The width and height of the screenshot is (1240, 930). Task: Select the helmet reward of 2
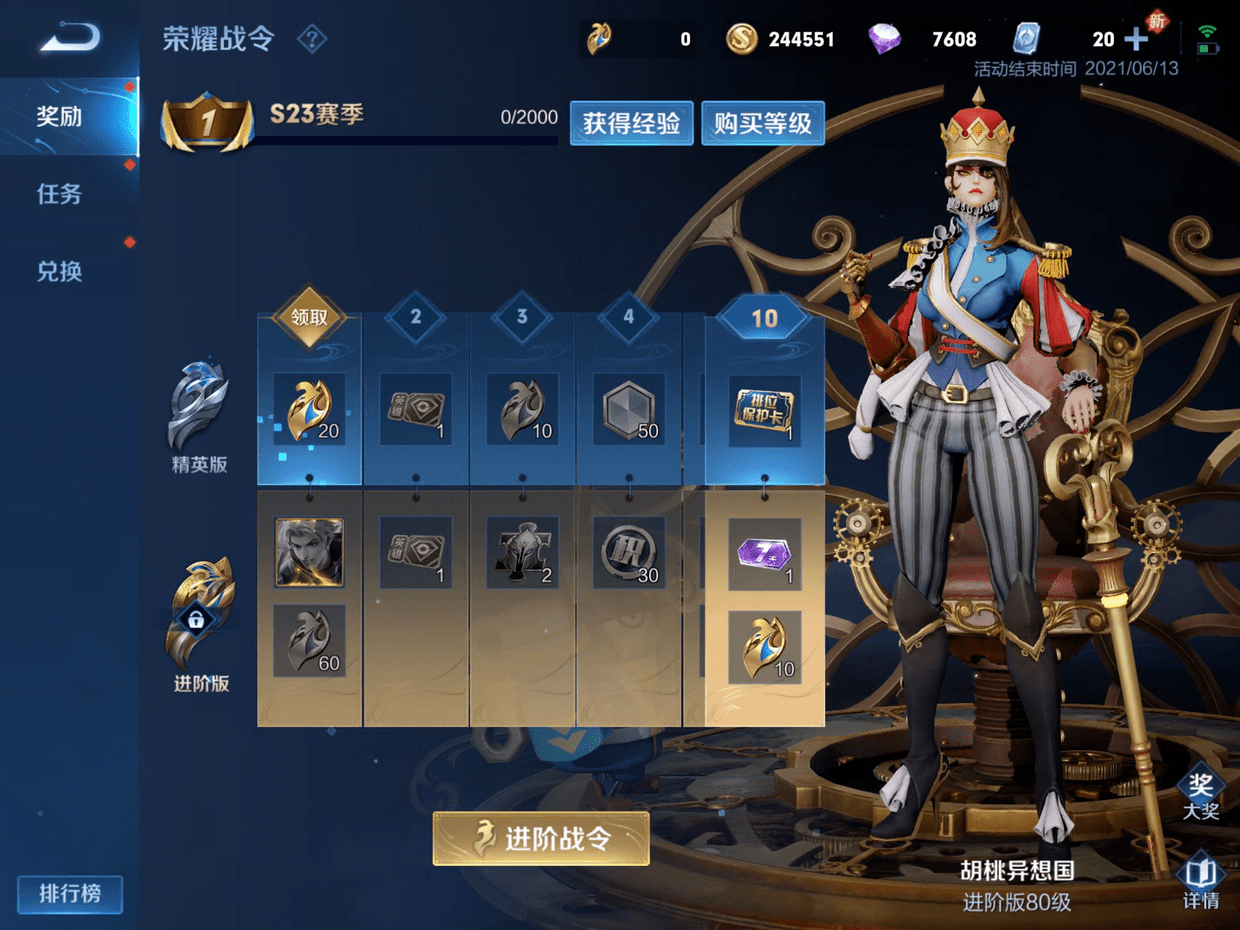tap(522, 554)
